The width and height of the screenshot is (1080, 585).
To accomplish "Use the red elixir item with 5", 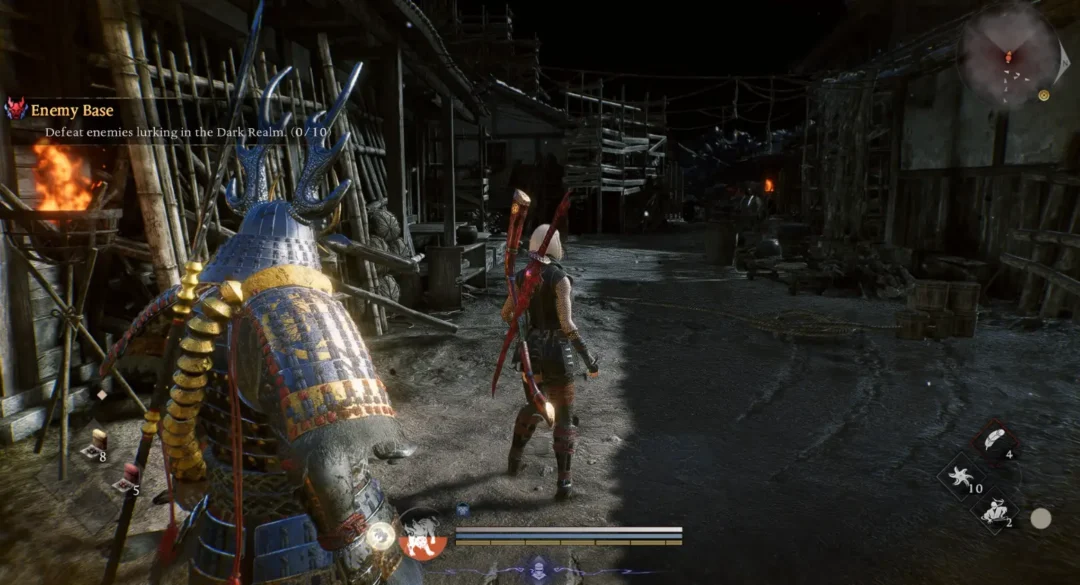I will pyautogui.click(x=127, y=479).
